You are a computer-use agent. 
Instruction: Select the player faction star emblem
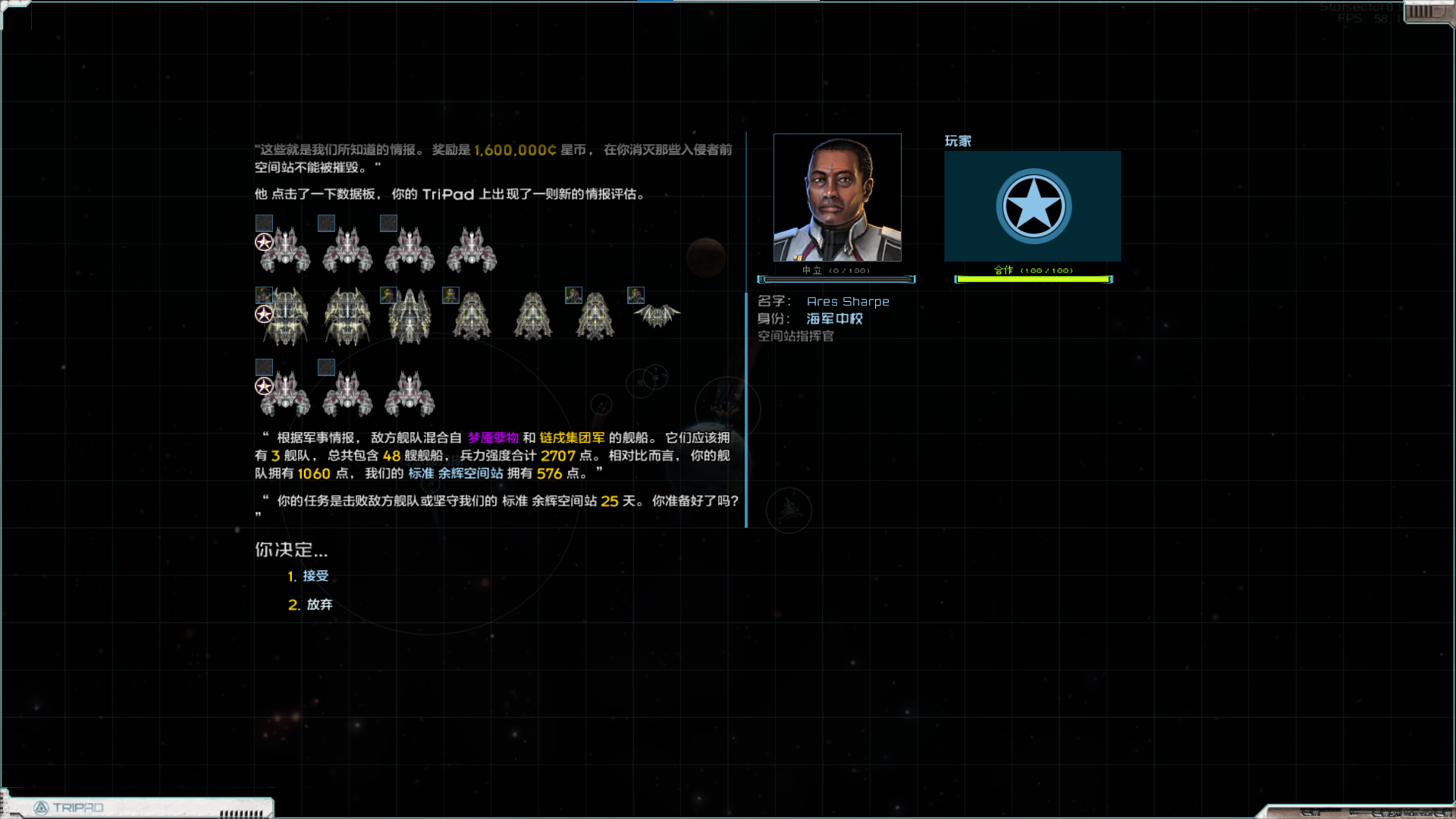1033,206
